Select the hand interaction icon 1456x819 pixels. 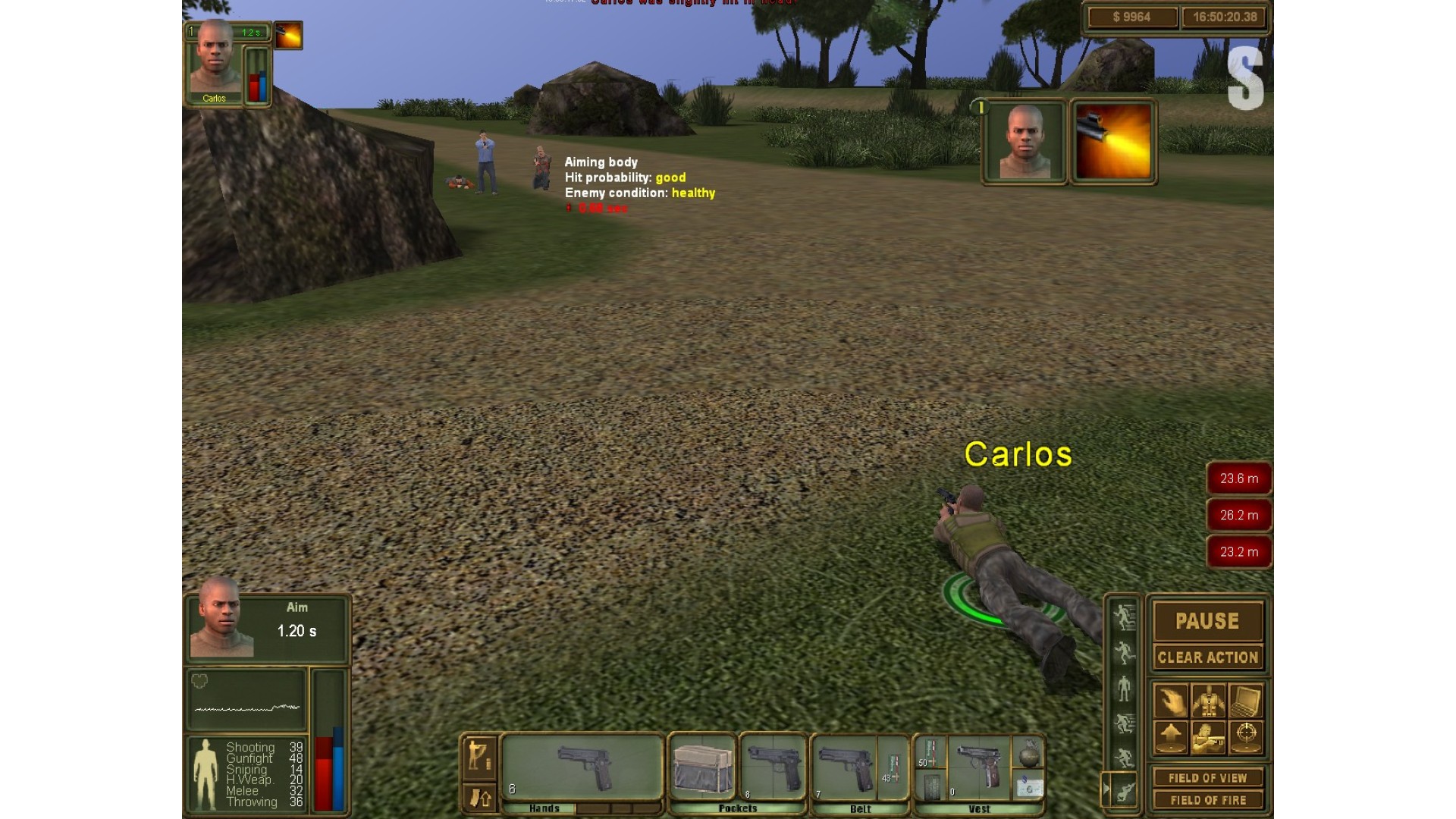[x=1170, y=701]
